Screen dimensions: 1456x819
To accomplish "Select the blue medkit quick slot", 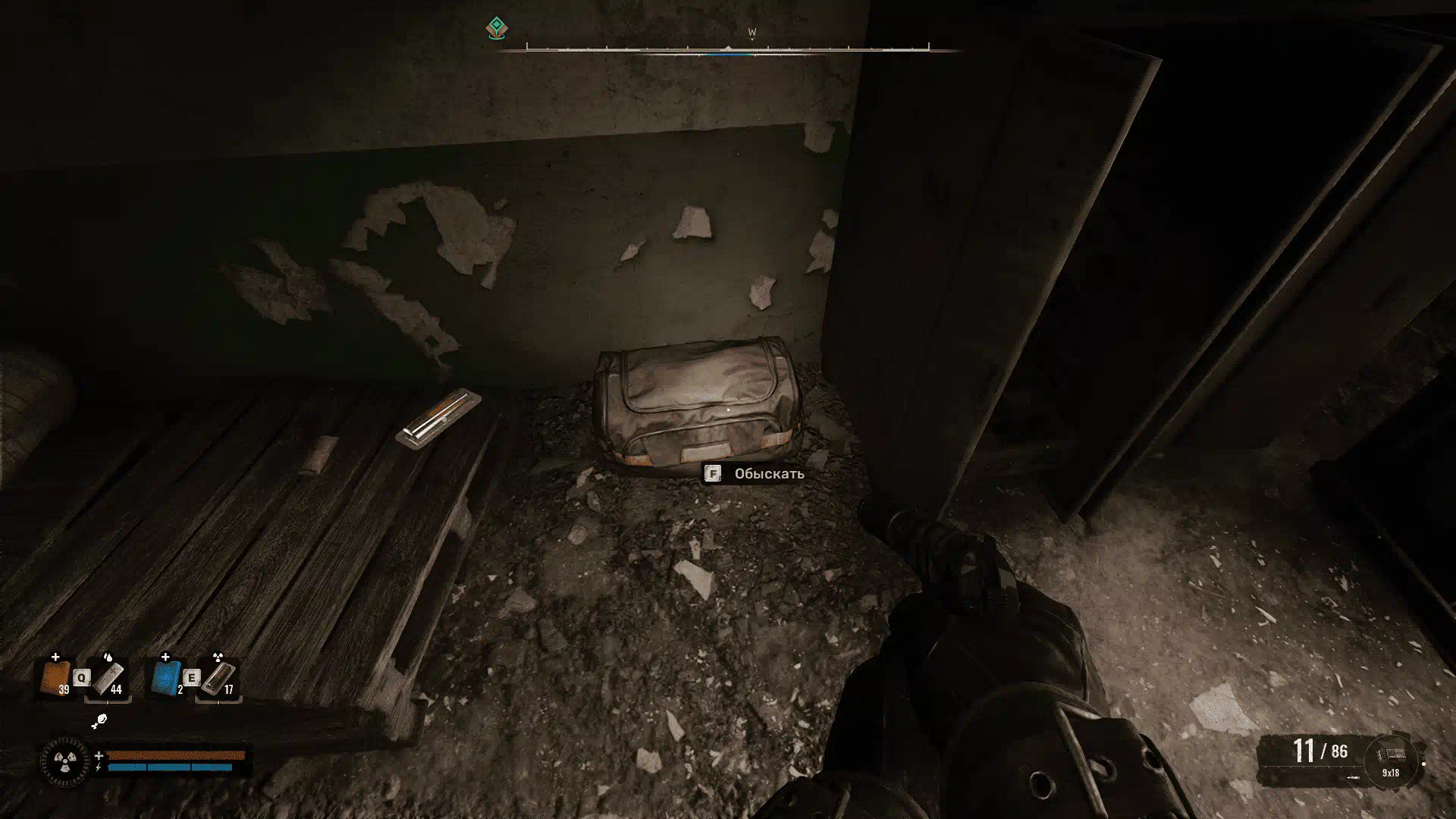I will (x=166, y=678).
